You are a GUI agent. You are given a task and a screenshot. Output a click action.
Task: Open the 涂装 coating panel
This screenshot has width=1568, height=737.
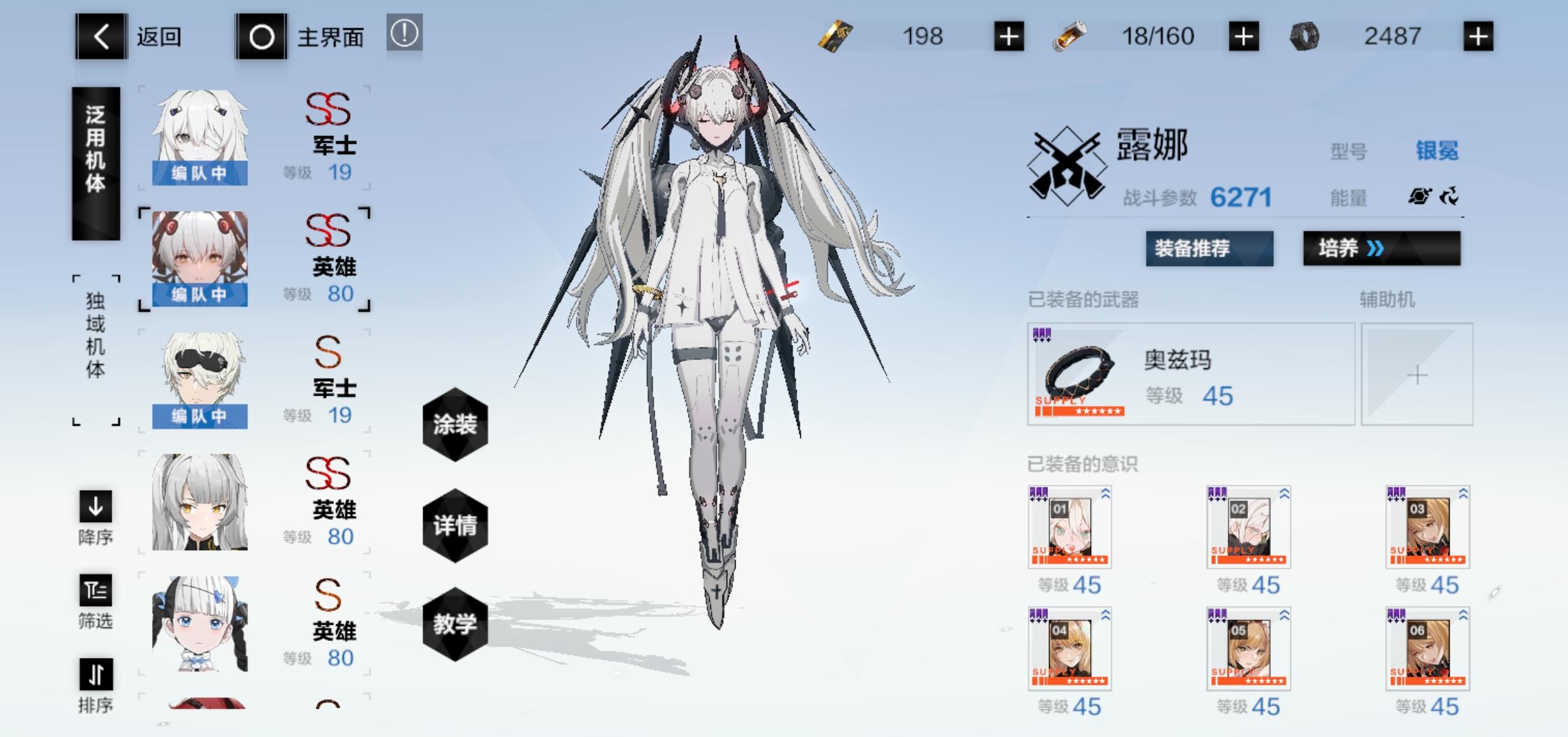tap(455, 426)
